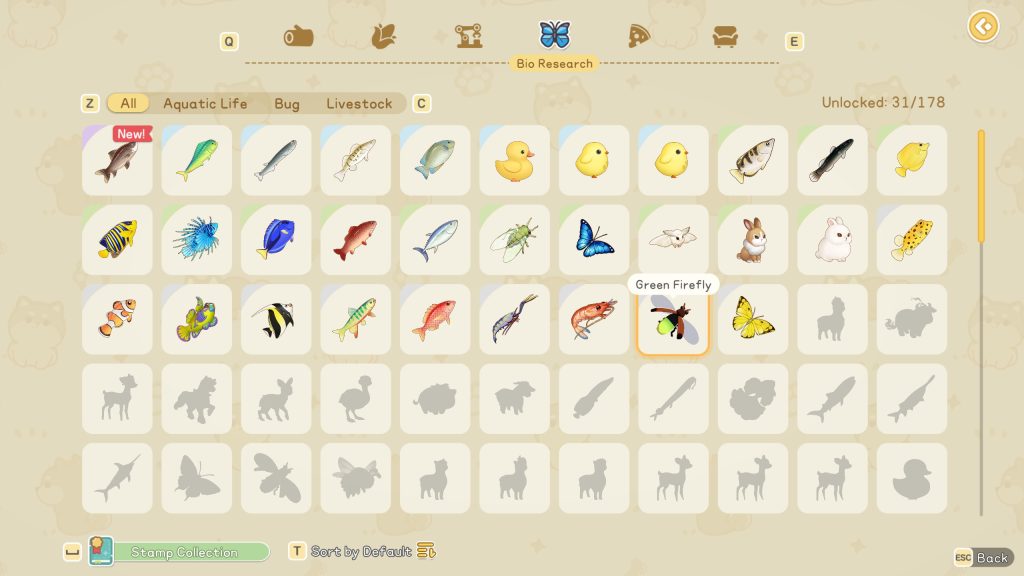This screenshot has height=576, width=1024.
Task: Open the pizza slice food tab
Action: pos(639,37)
